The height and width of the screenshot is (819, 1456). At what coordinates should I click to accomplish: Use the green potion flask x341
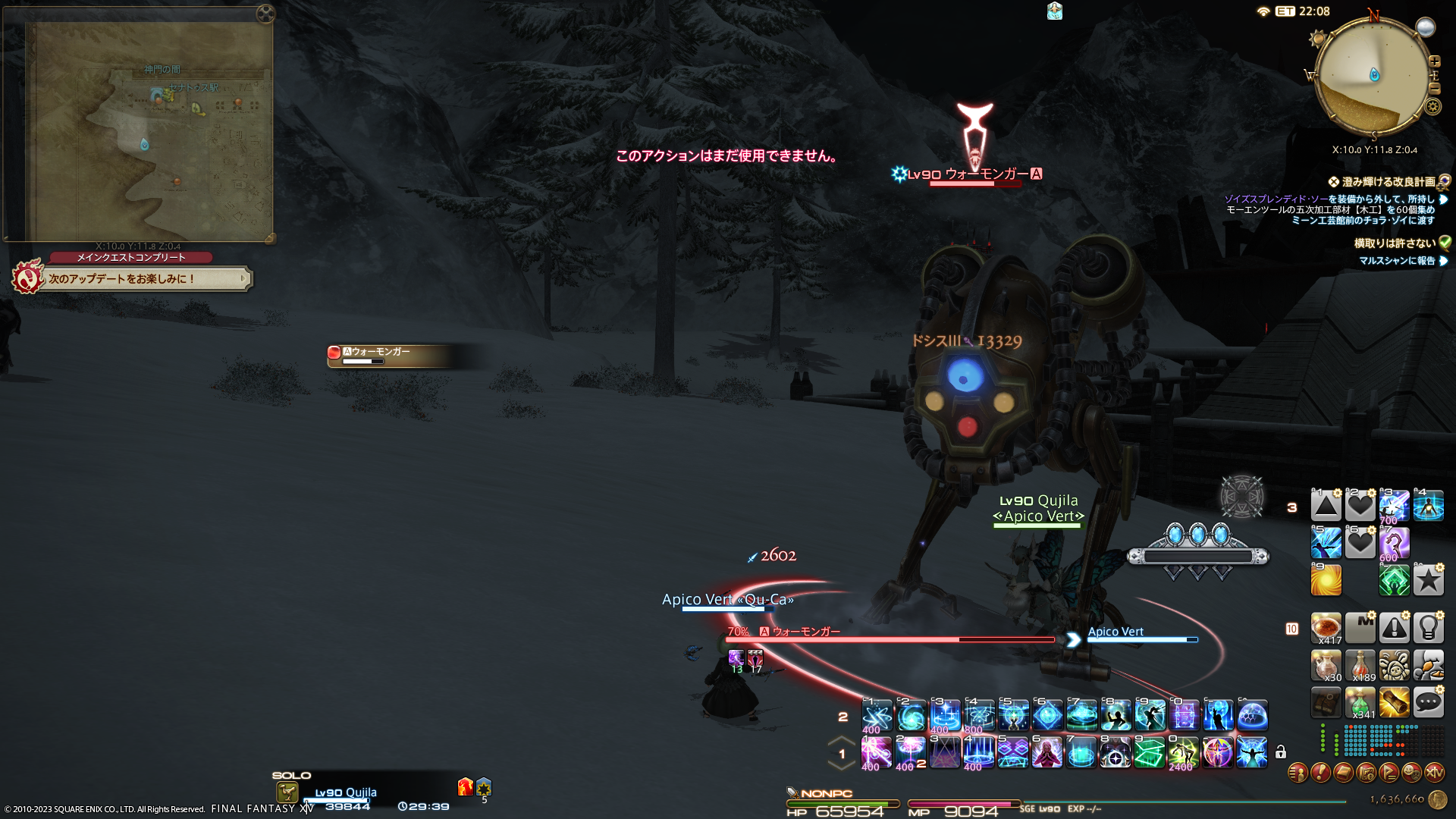pos(1360,702)
